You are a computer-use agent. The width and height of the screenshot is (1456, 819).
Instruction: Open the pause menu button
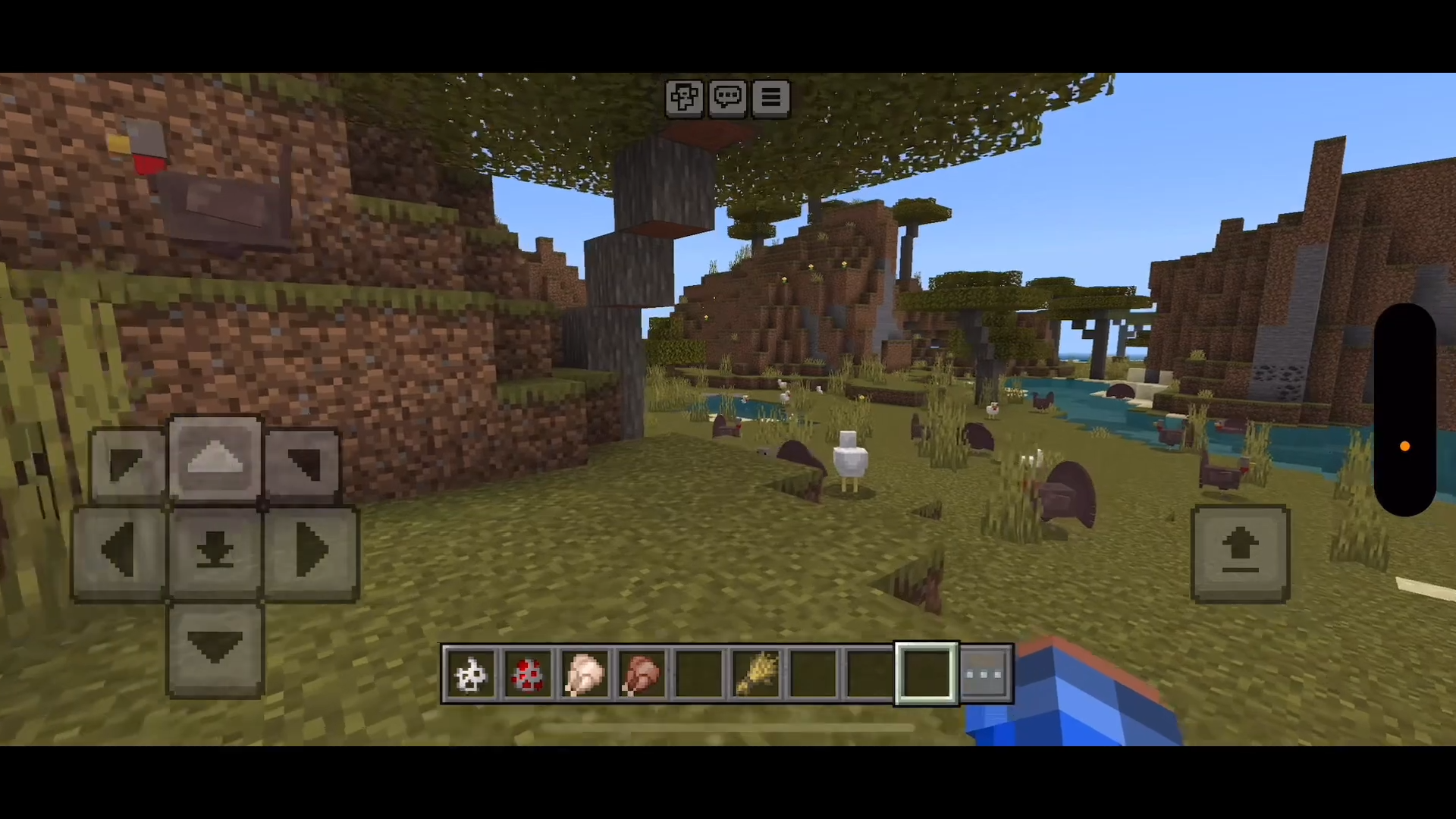pos(770,98)
